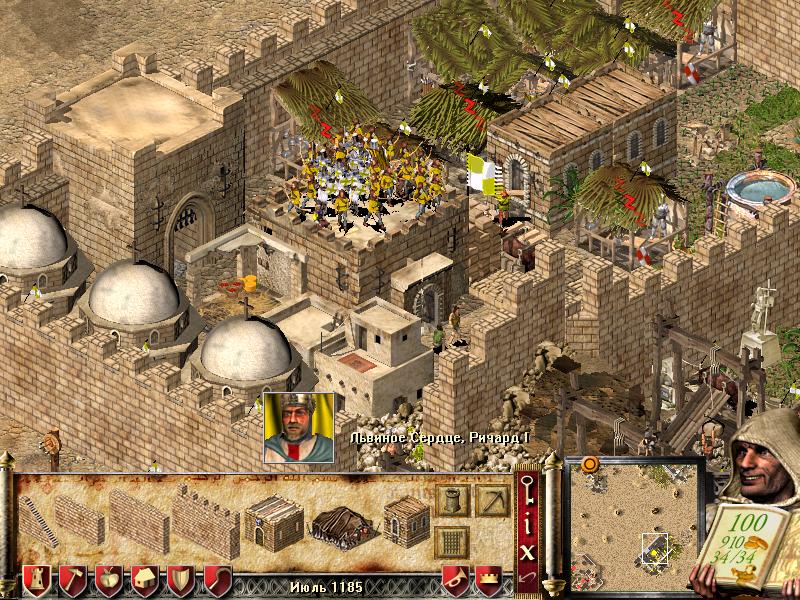Switch to weapons buildings shield category

181,579
